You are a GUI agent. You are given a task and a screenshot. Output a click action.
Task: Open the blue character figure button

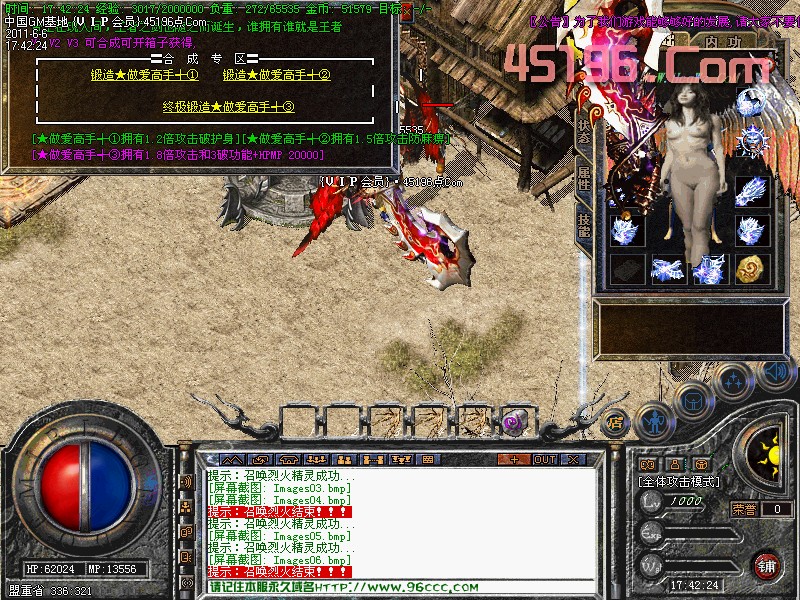tap(654, 420)
